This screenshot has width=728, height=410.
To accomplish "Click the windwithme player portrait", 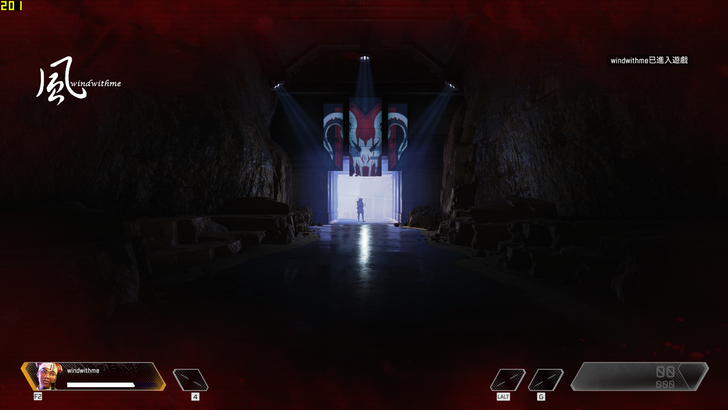I will [45, 376].
